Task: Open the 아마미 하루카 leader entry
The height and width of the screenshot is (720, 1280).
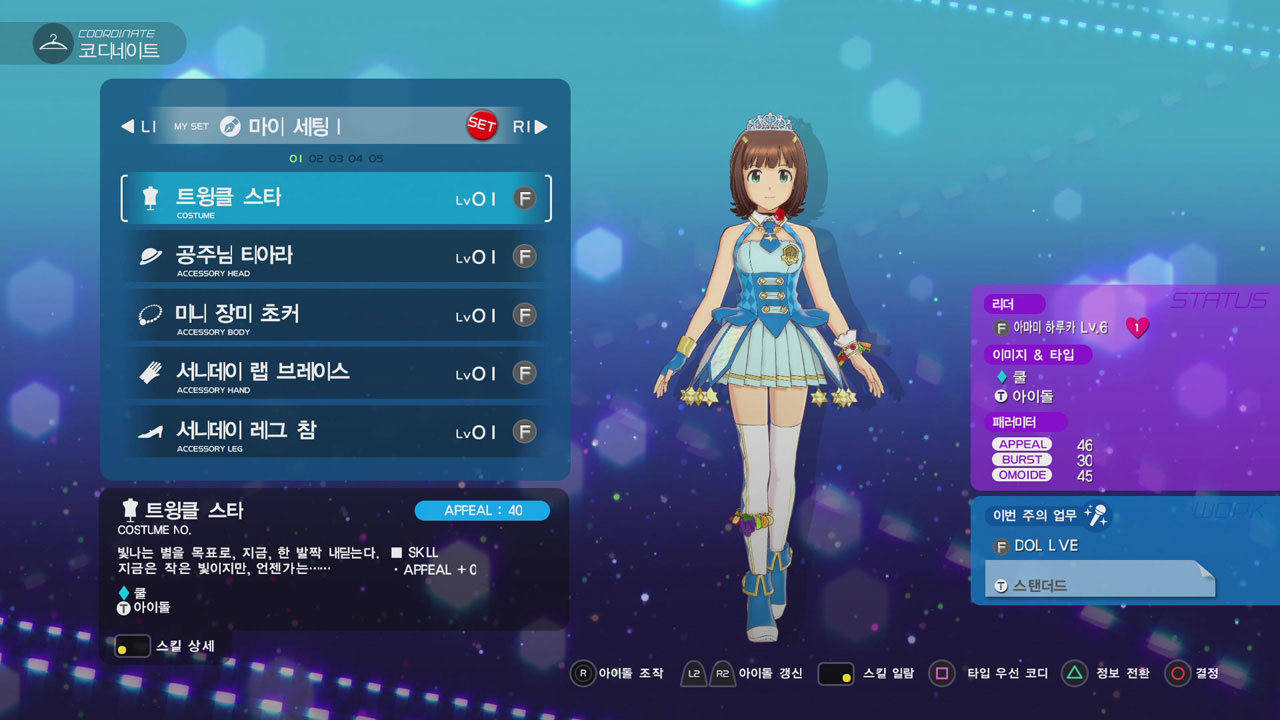Action: [x=1060, y=328]
